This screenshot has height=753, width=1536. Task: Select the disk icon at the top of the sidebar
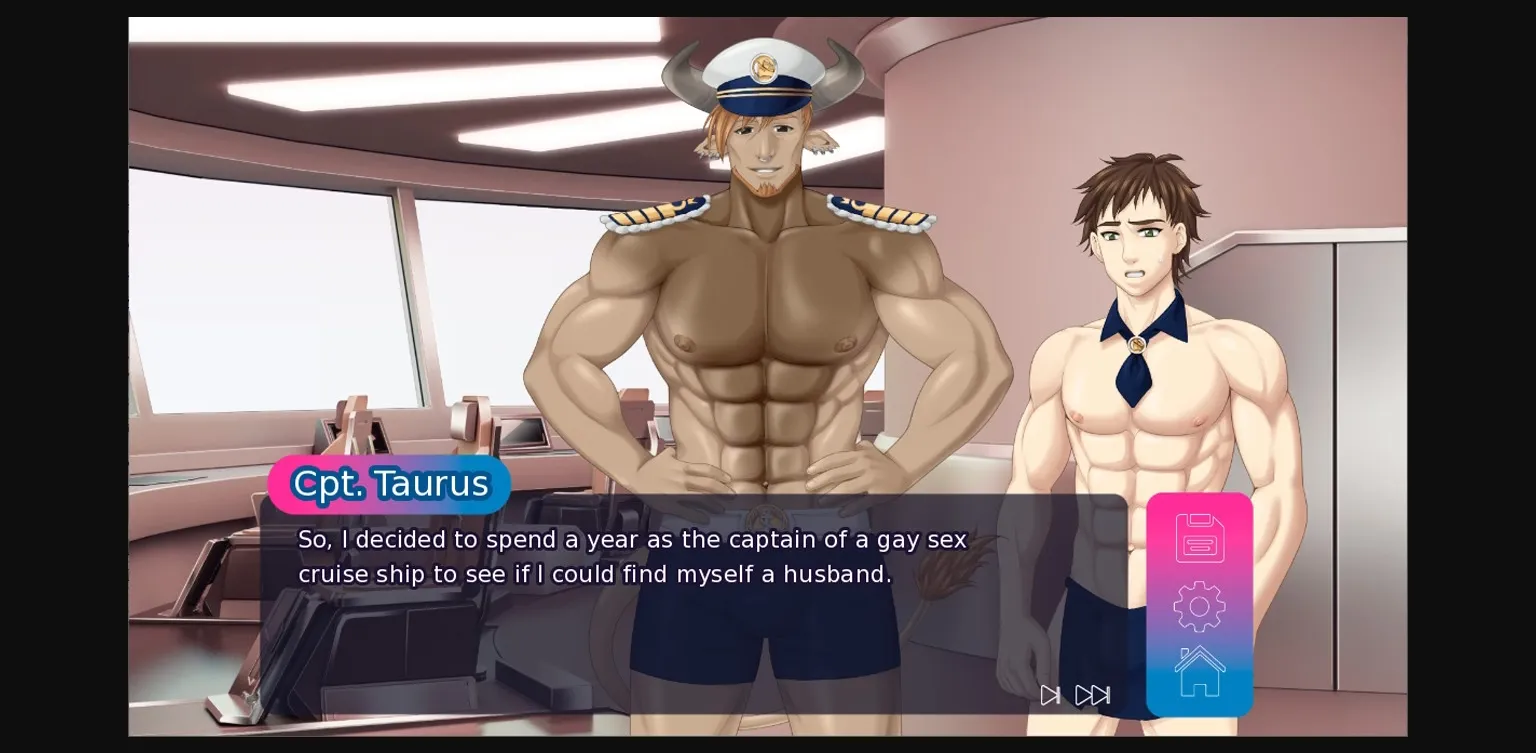pos(1199,537)
